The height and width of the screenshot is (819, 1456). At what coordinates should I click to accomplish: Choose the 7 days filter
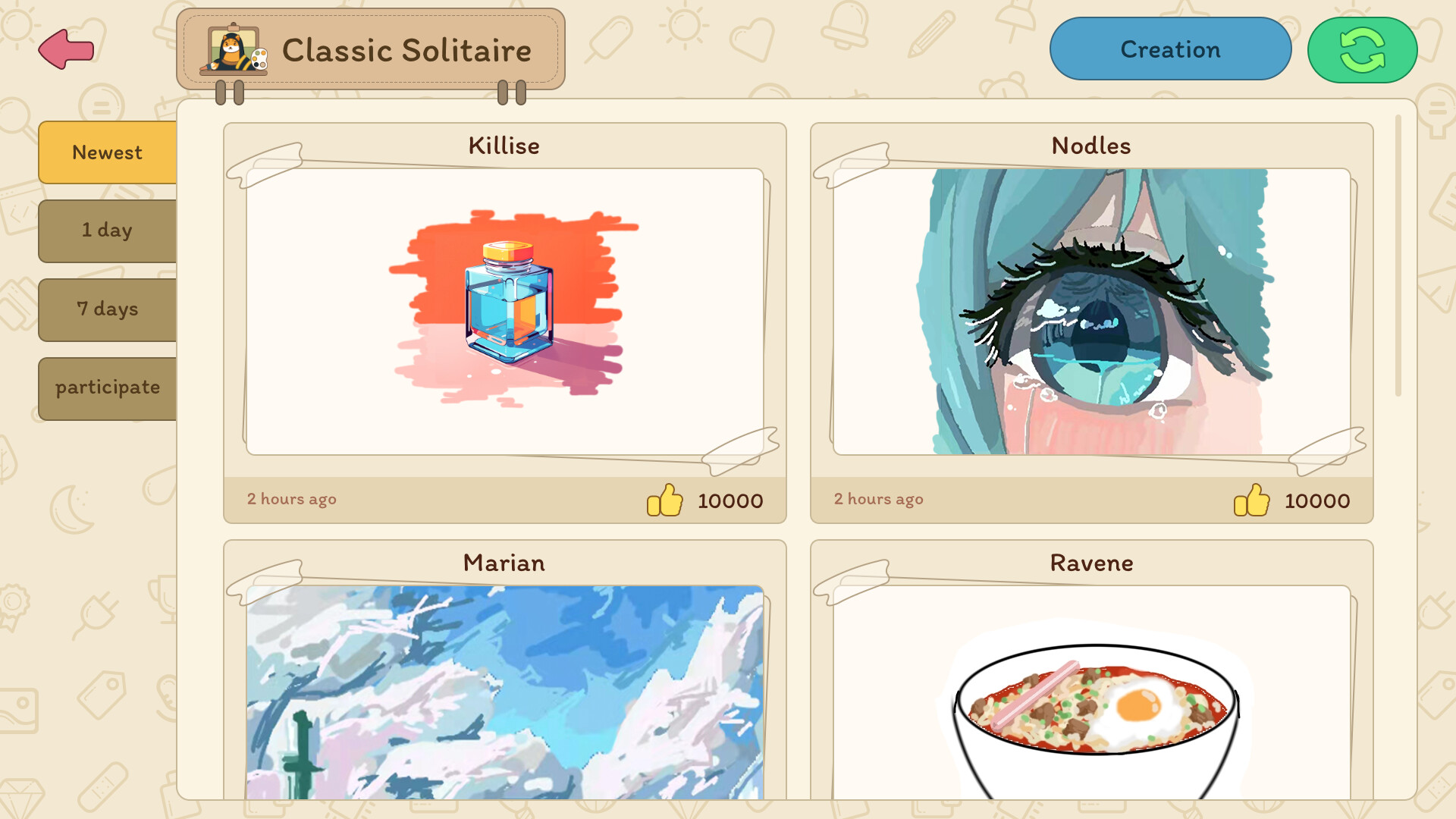(x=107, y=309)
